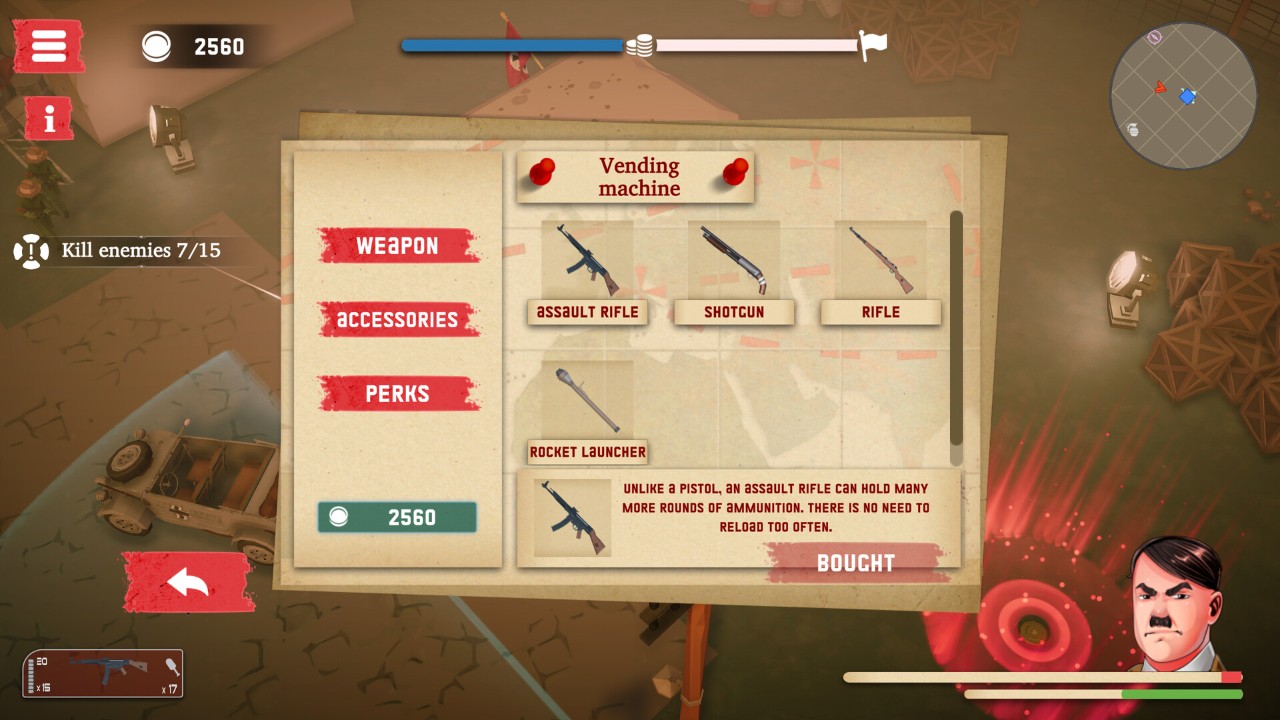Choose the Assault Rifle item
Image resolution: width=1280 pixels, height=720 pixels.
[x=587, y=272]
